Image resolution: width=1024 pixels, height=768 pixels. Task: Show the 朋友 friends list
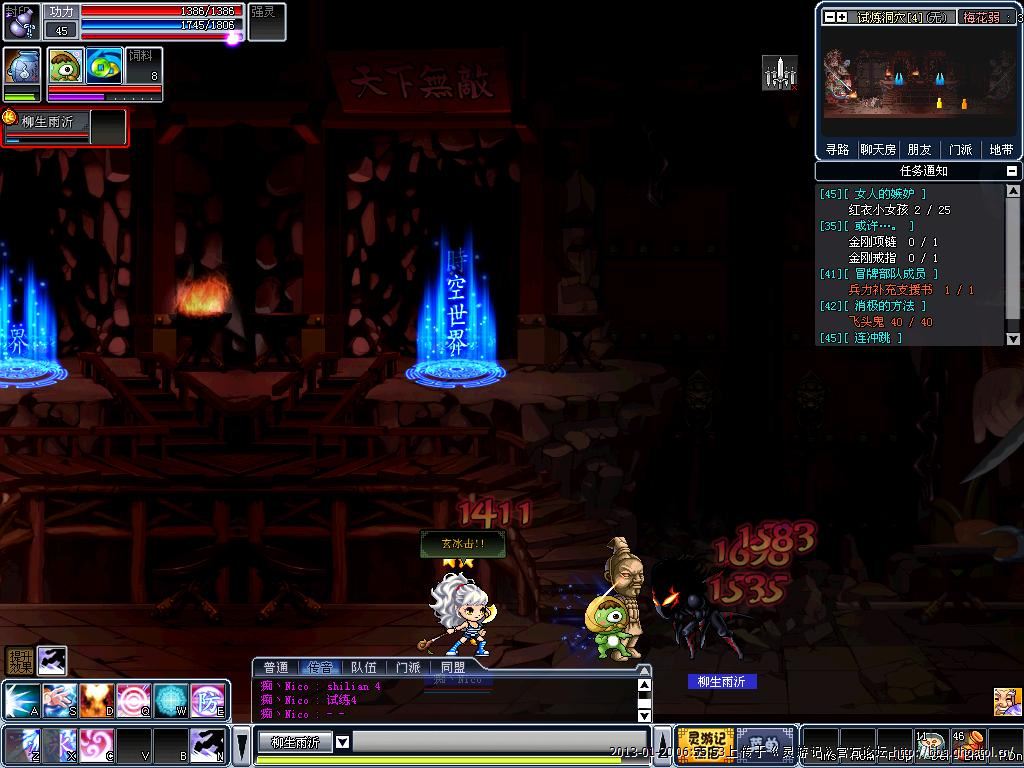(919, 149)
